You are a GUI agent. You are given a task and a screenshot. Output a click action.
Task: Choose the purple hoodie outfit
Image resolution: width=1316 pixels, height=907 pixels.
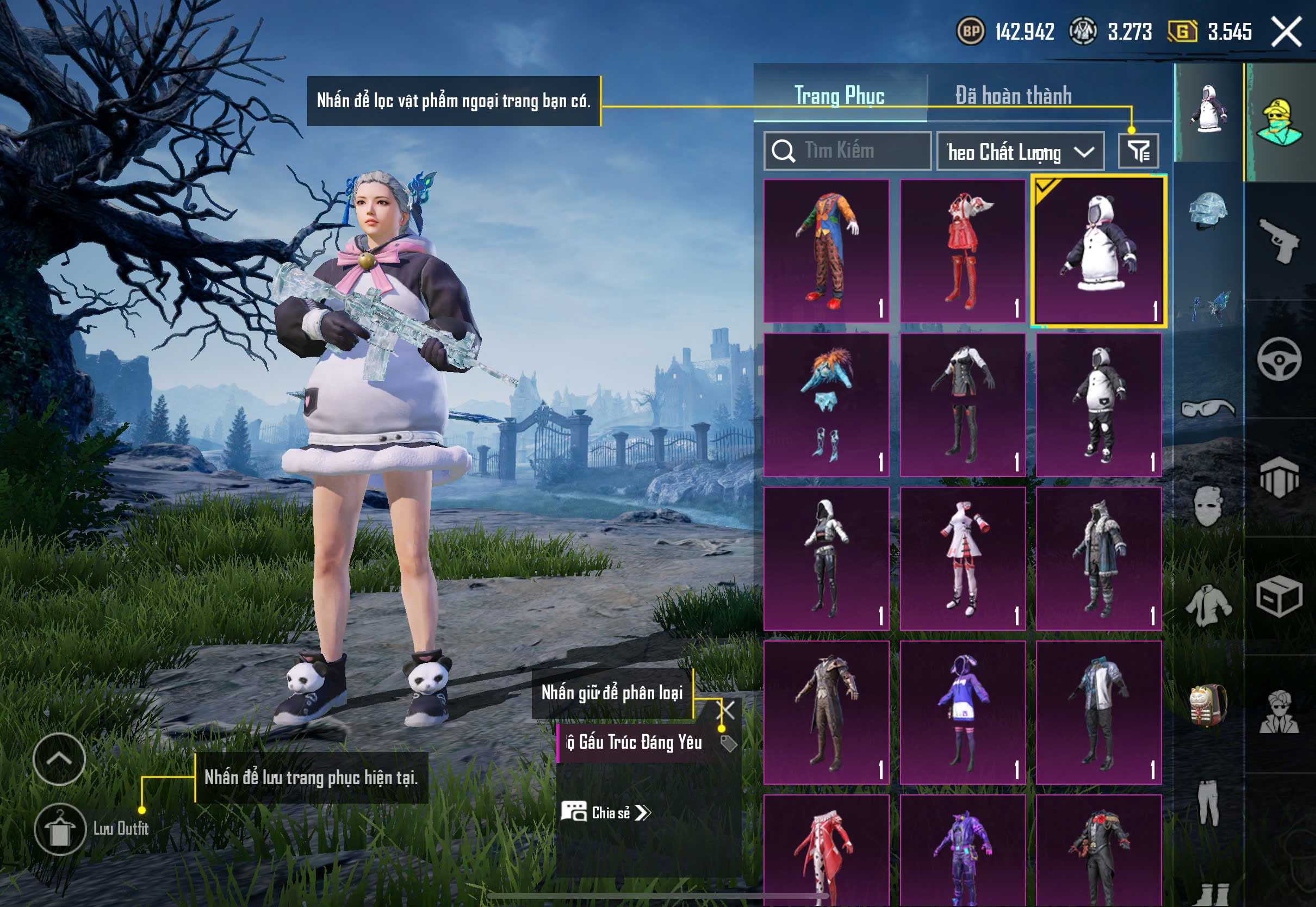coord(963,712)
